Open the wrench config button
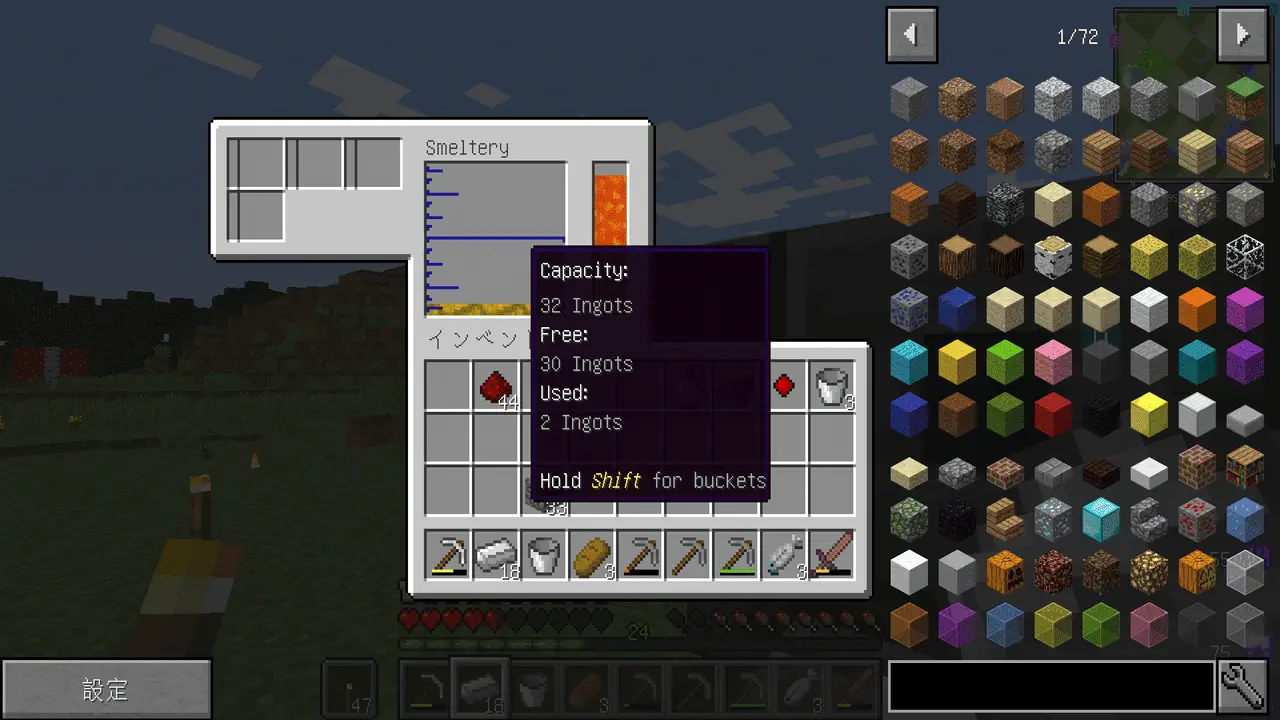This screenshot has height=720, width=1280. (1243, 686)
